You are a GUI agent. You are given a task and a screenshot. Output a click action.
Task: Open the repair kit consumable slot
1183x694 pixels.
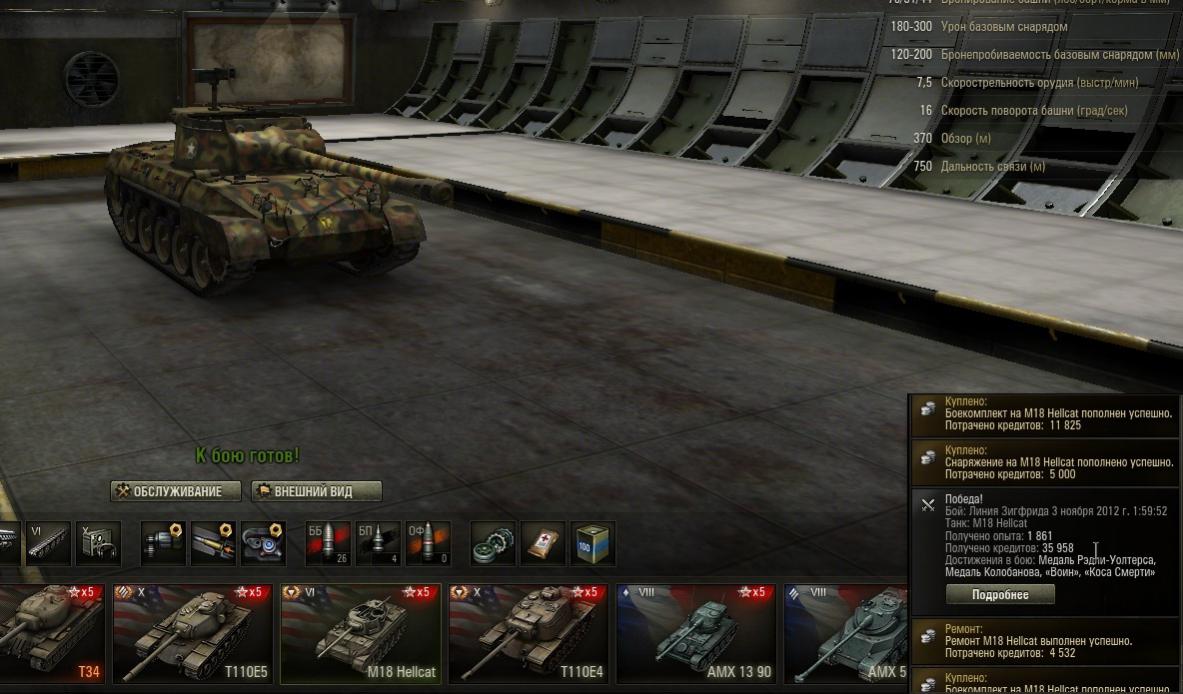(493, 543)
